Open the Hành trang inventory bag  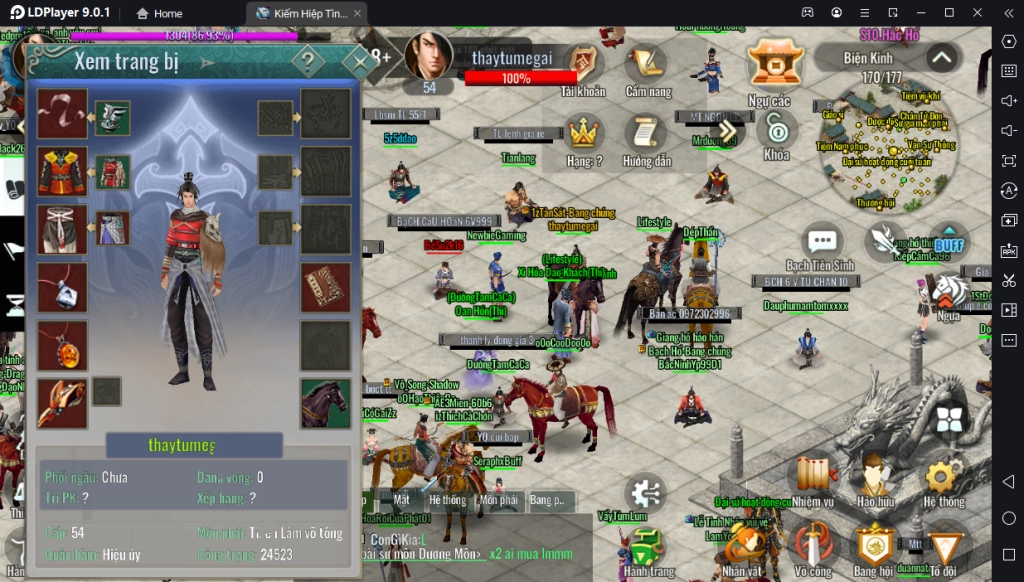point(649,549)
